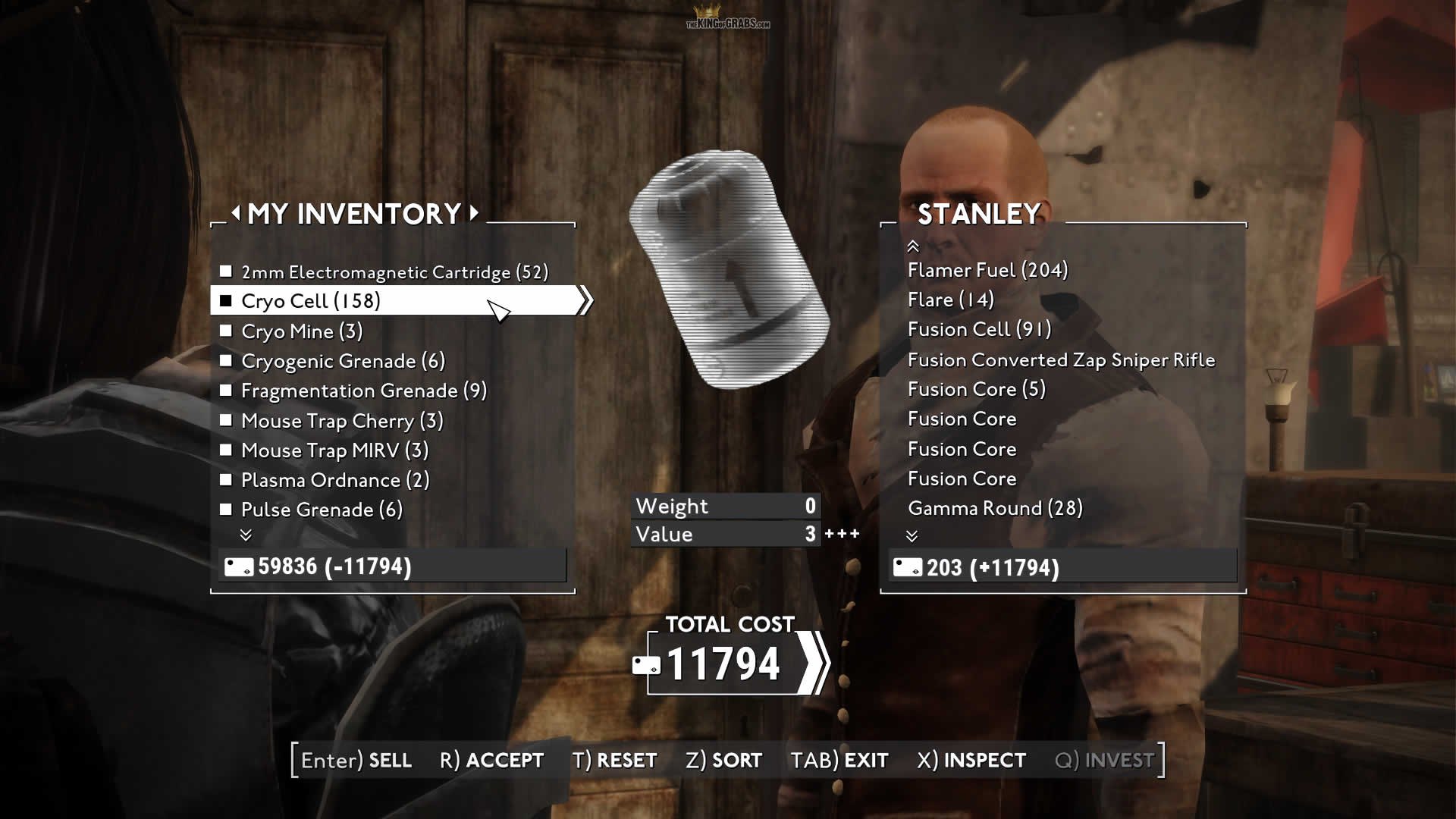Choose Flare from Stanley's stock
This screenshot has width=1456, height=819.
(950, 300)
